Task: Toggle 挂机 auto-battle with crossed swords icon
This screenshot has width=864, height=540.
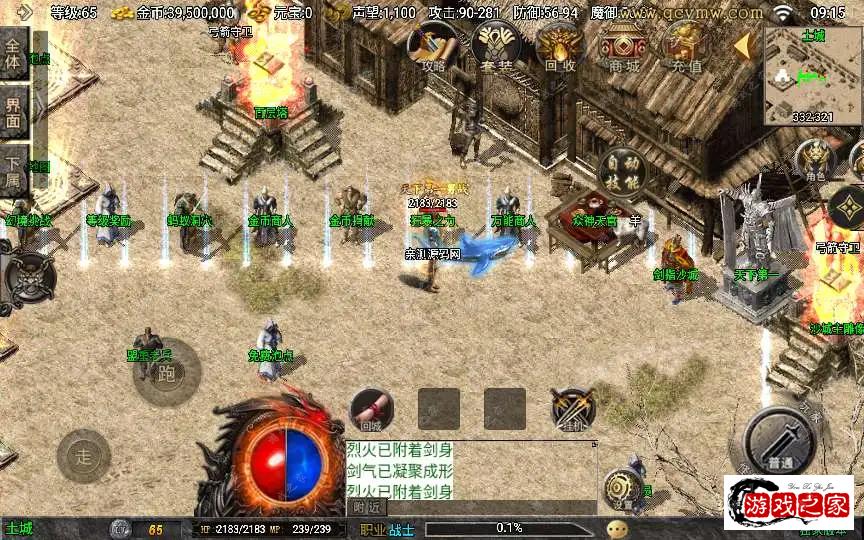Action: tap(573, 408)
